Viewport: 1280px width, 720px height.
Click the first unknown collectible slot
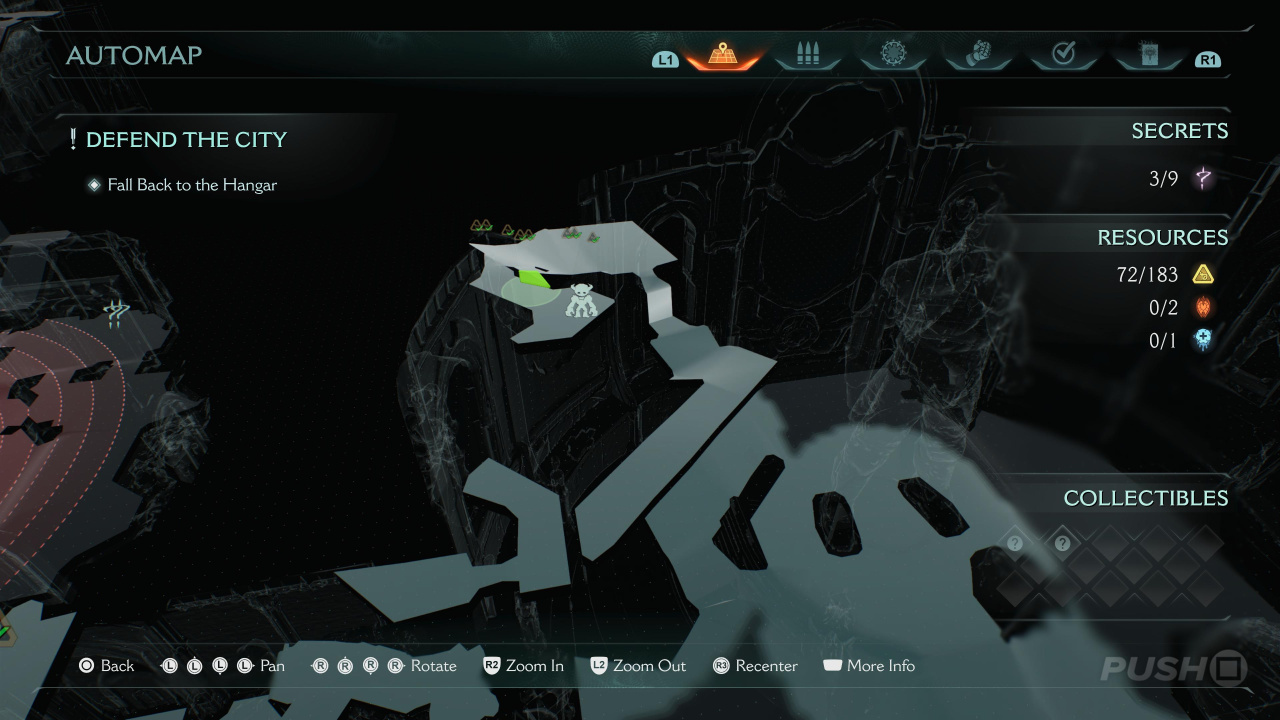(x=1015, y=543)
